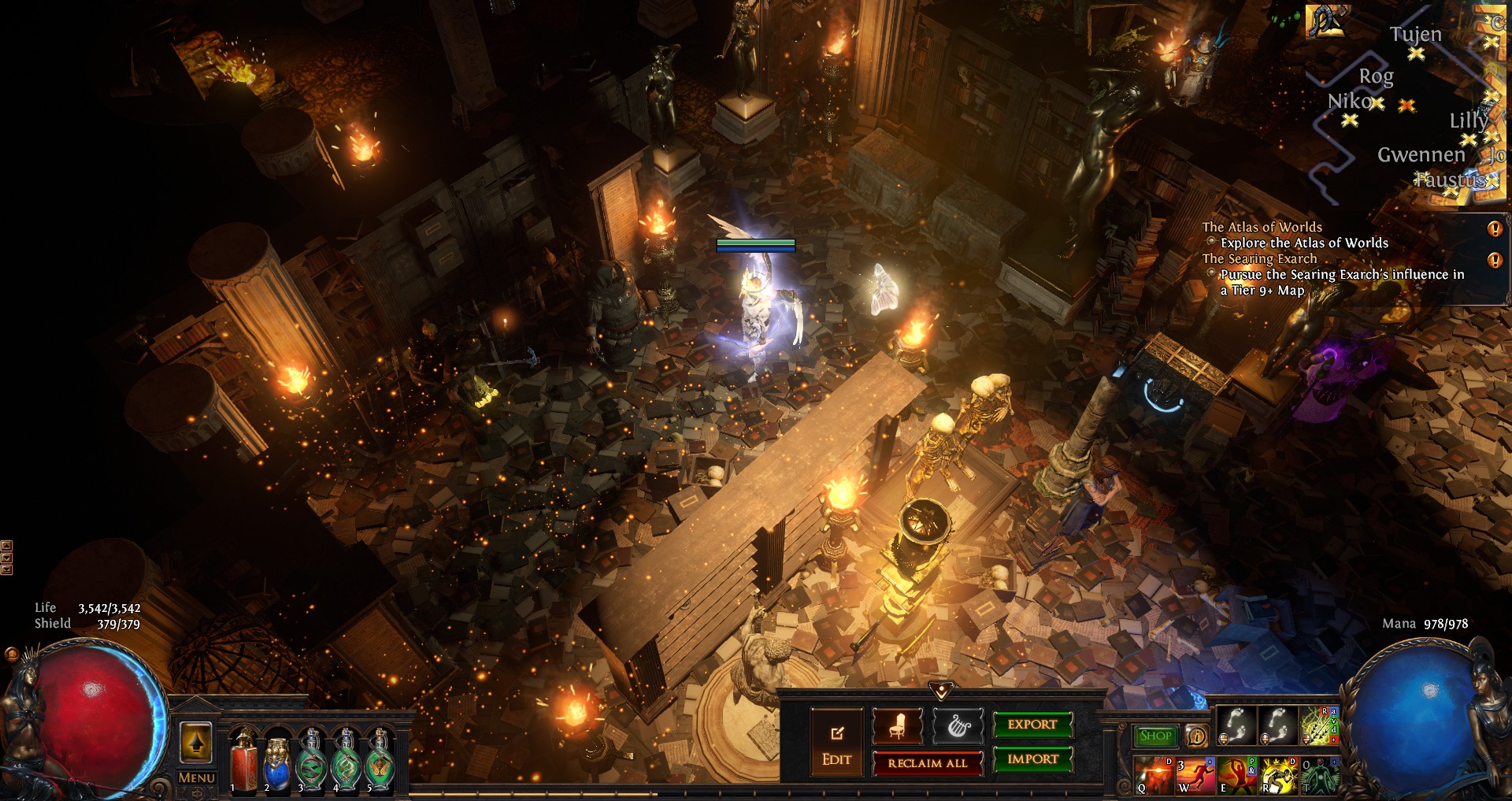The image size is (1512, 801).
Task: Import a hideout layout
Action: (1032, 759)
